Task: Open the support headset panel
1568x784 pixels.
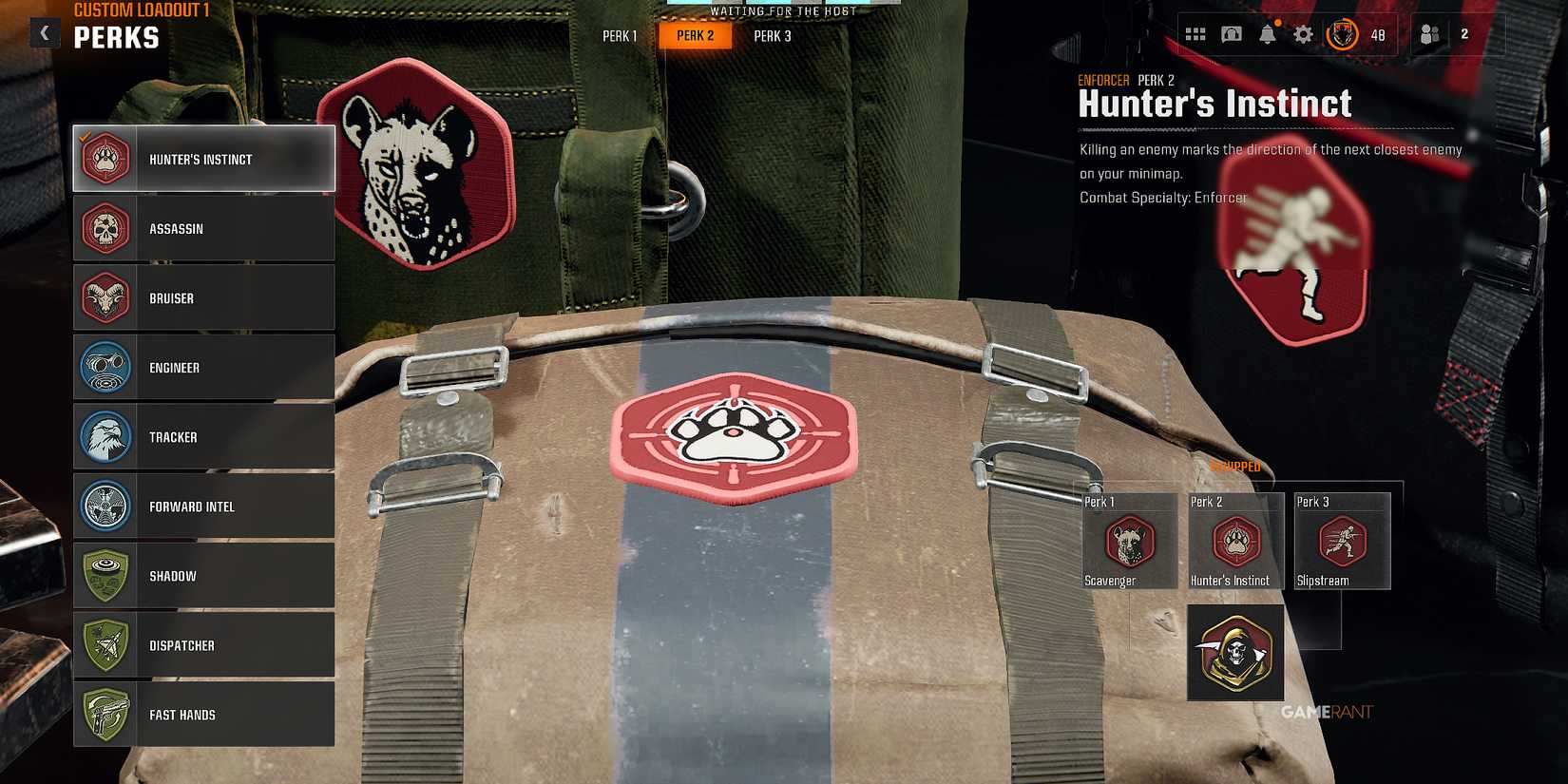Action: [1232, 33]
